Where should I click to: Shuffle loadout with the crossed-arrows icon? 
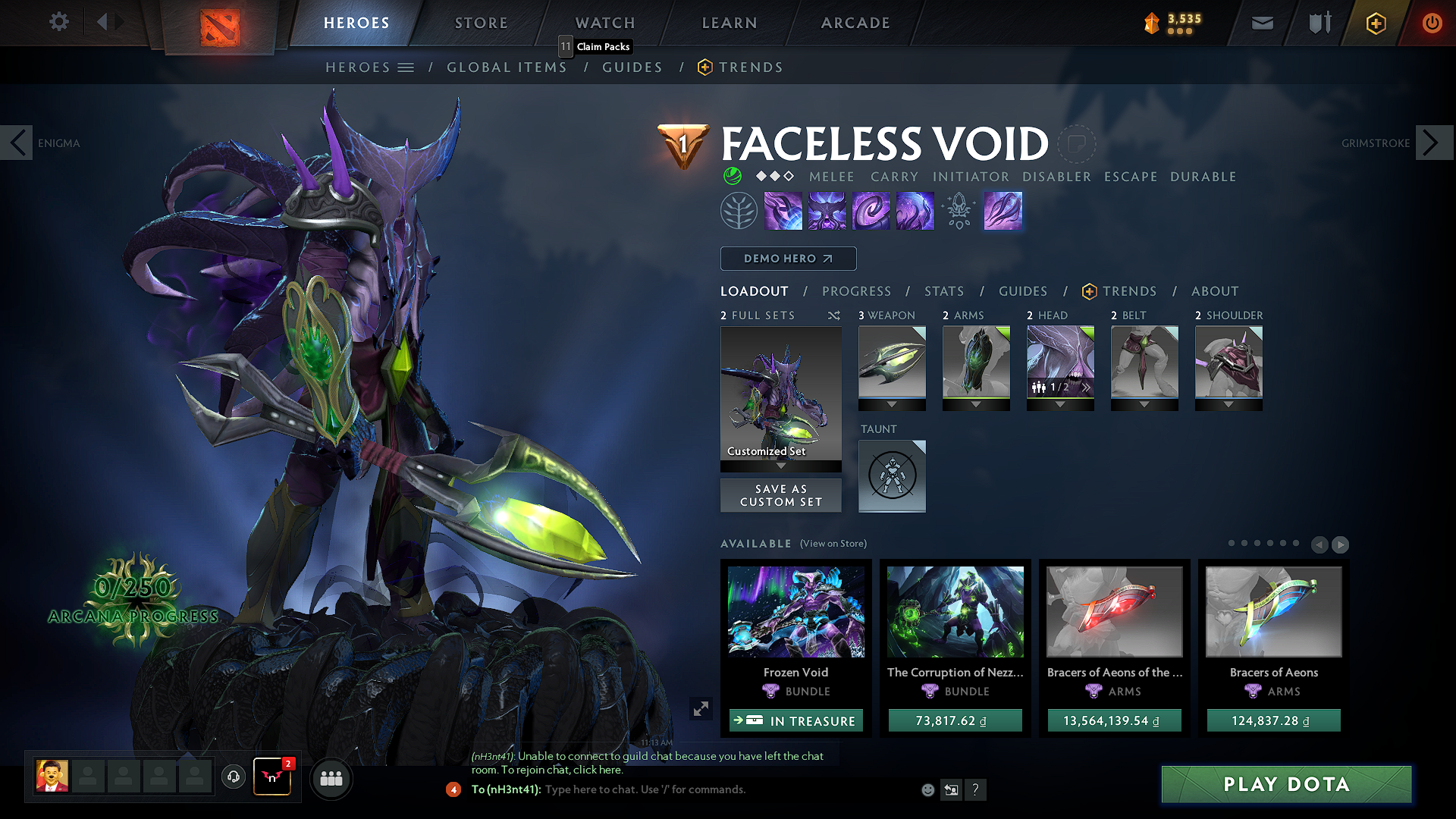pyautogui.click(x=834, y=315)
